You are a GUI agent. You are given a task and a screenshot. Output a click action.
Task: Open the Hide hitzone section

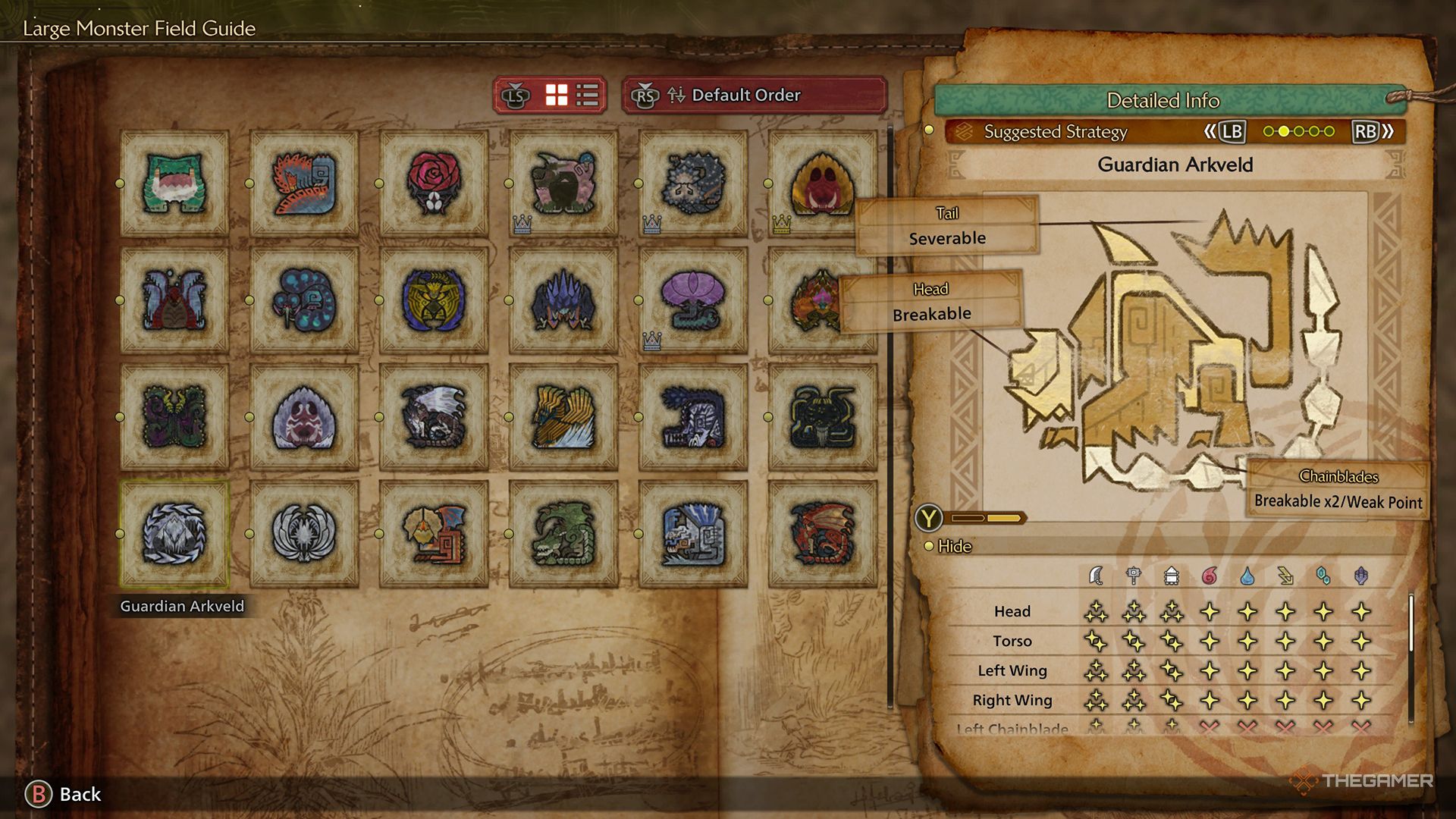tap(954, 546)
